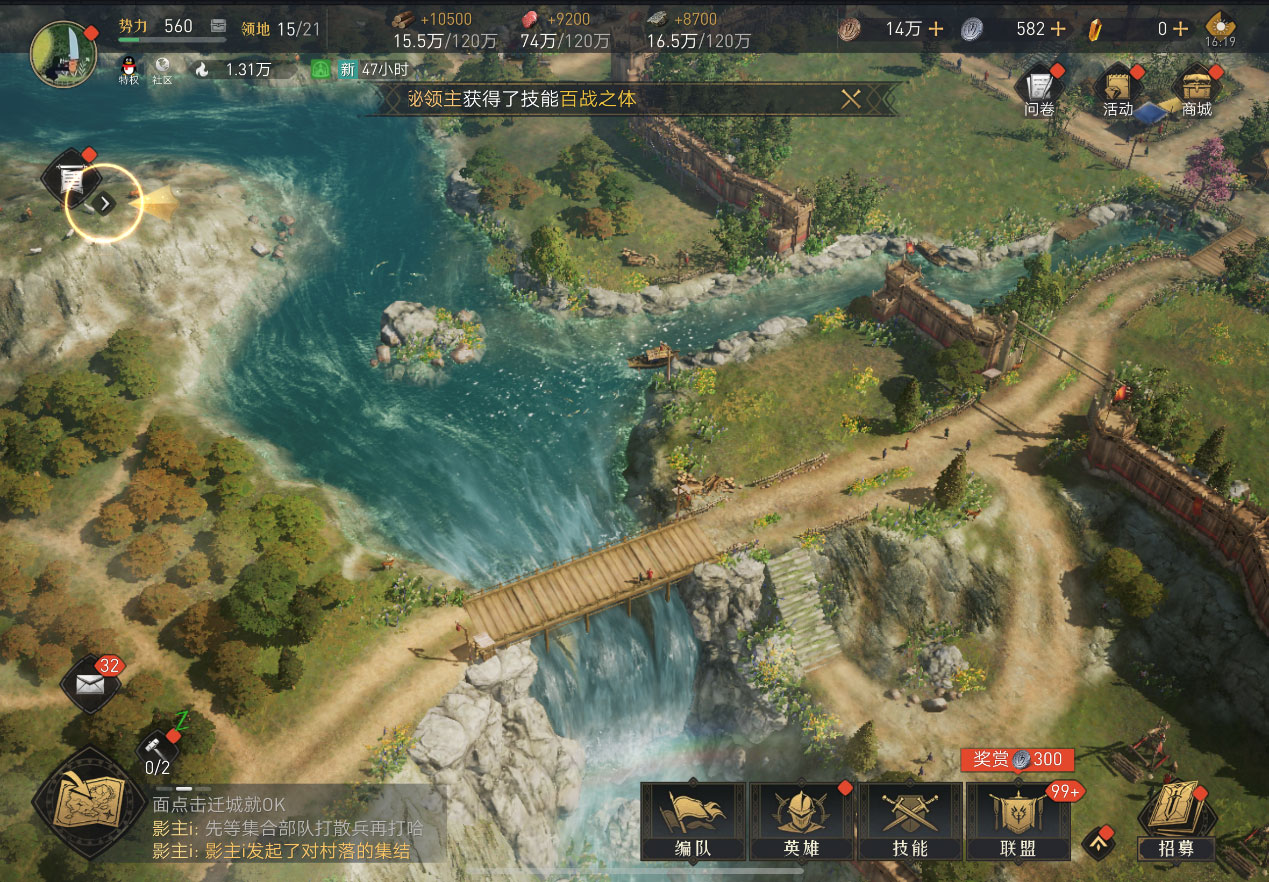The image size is (1269, 882).
Task: Add more silver coins with plus button
Action: [x=1058, y=29]
